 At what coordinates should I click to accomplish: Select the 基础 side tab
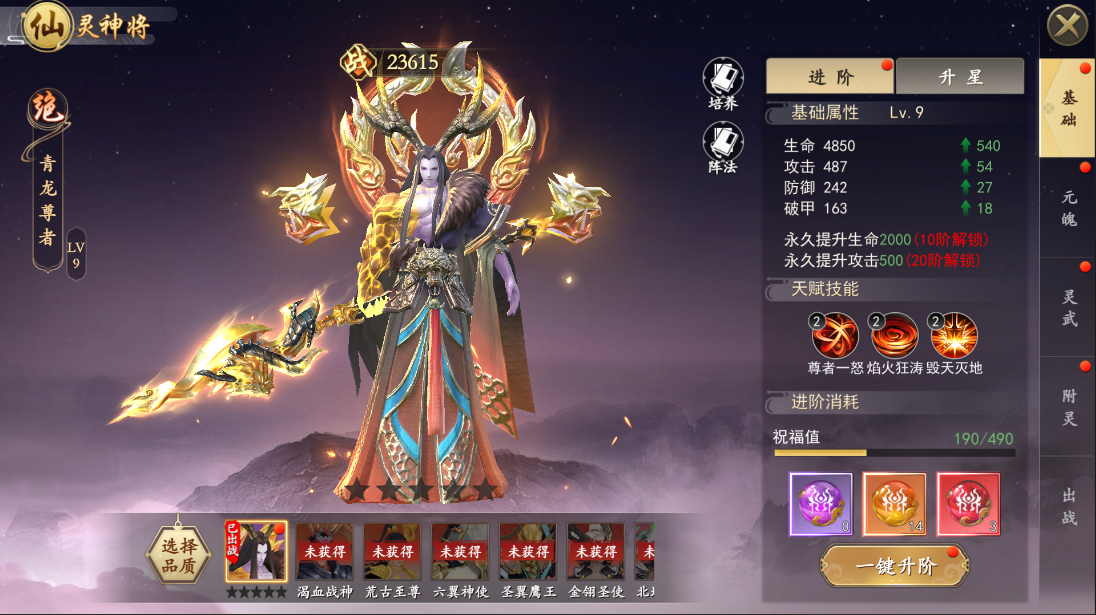(1068, 108)
